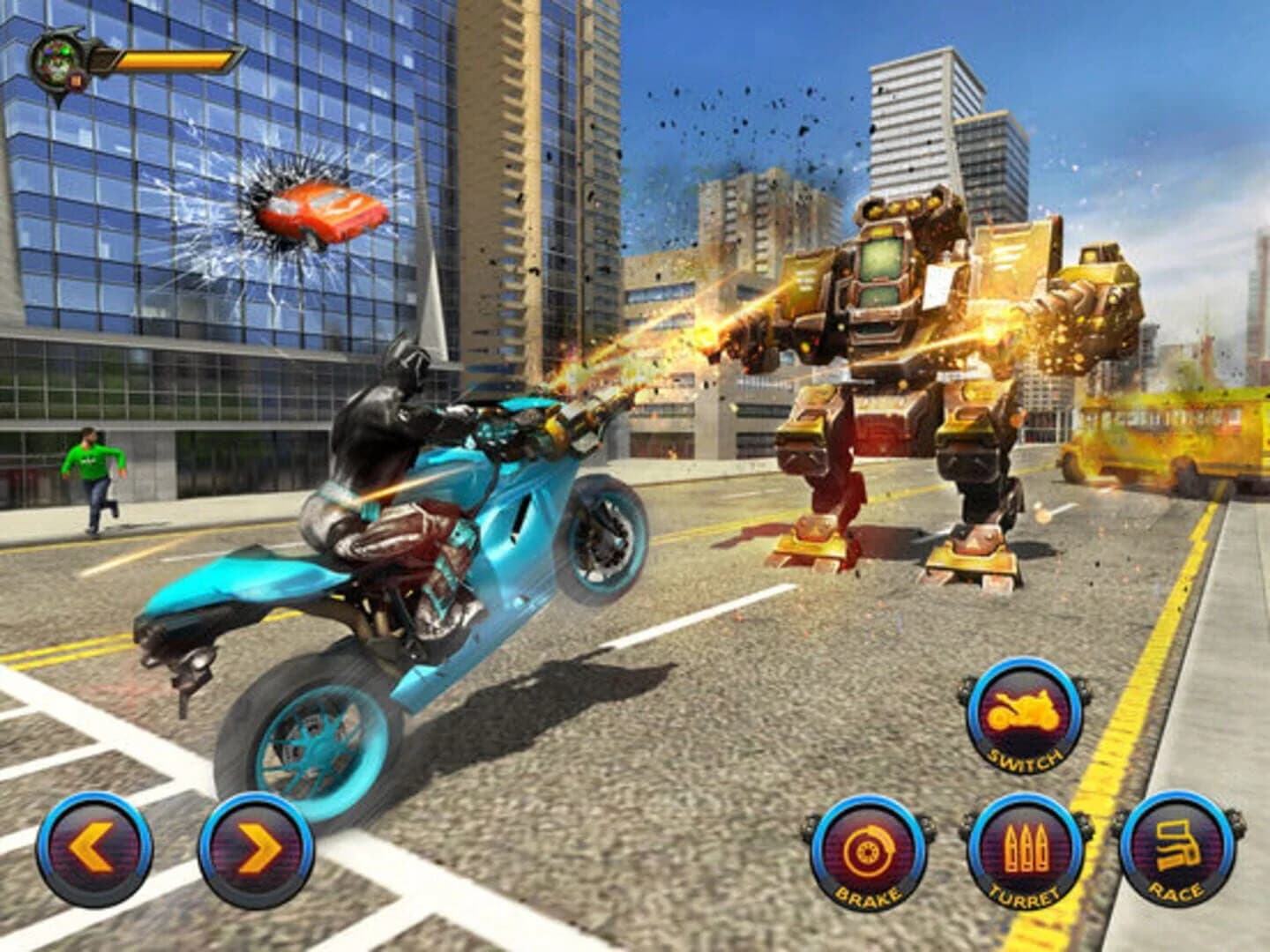Tap the small orange pause icon near the avatar

[75, 81]
